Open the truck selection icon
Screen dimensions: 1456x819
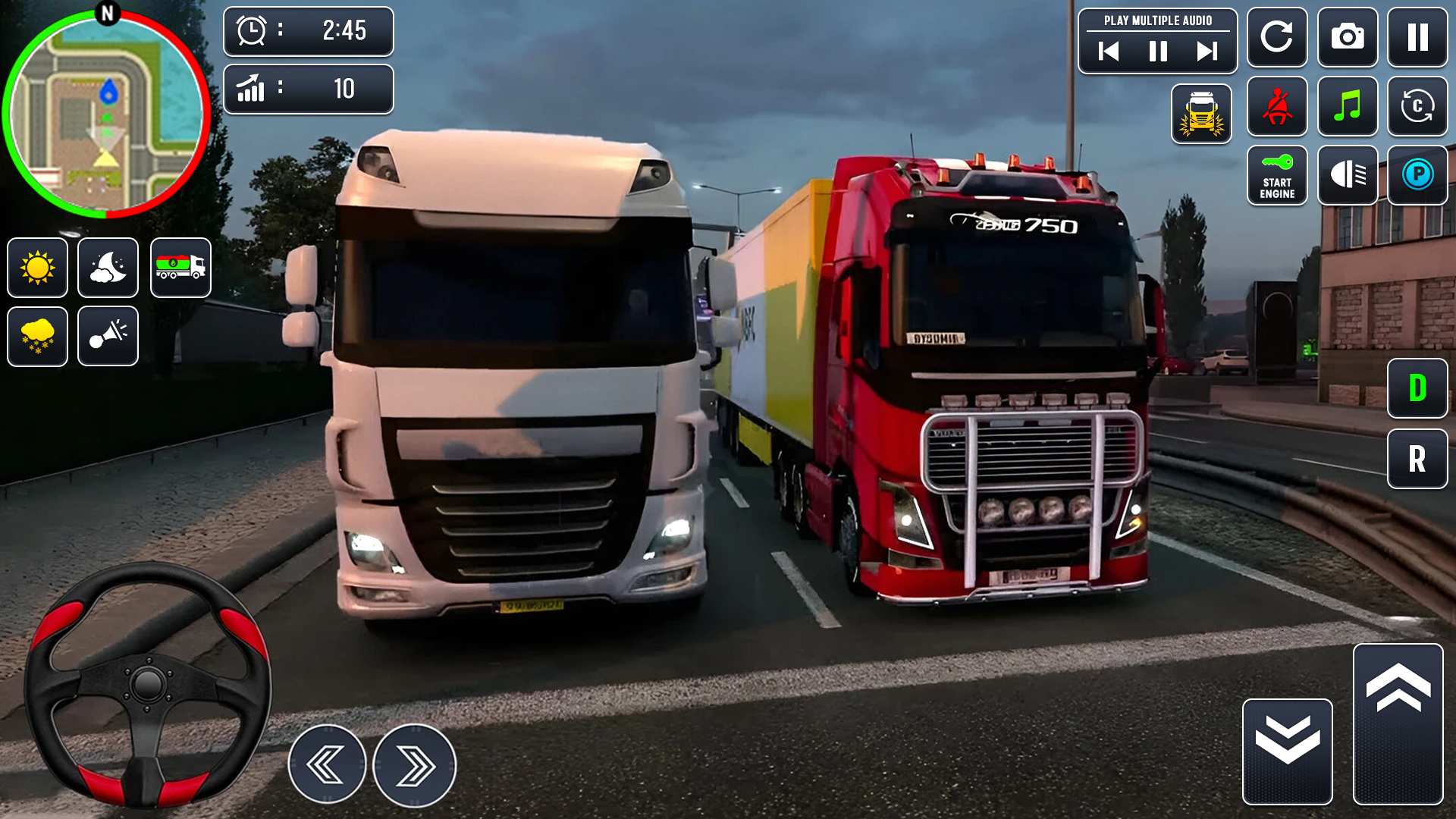point(180,268)
